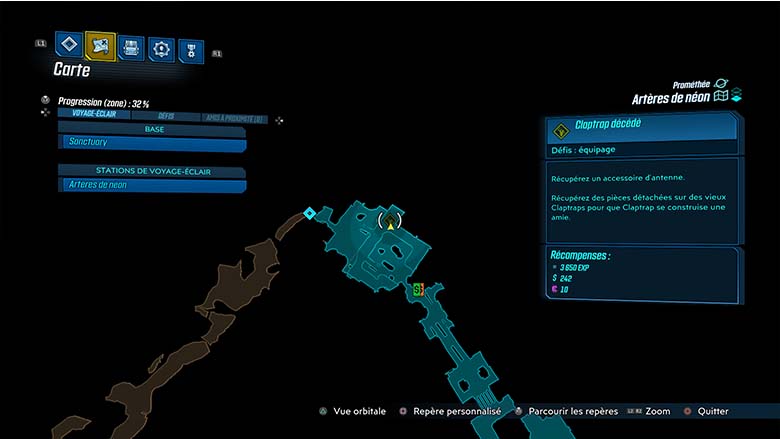
Task: Show the Amis à proximité tab
Action: click(233, 119)
